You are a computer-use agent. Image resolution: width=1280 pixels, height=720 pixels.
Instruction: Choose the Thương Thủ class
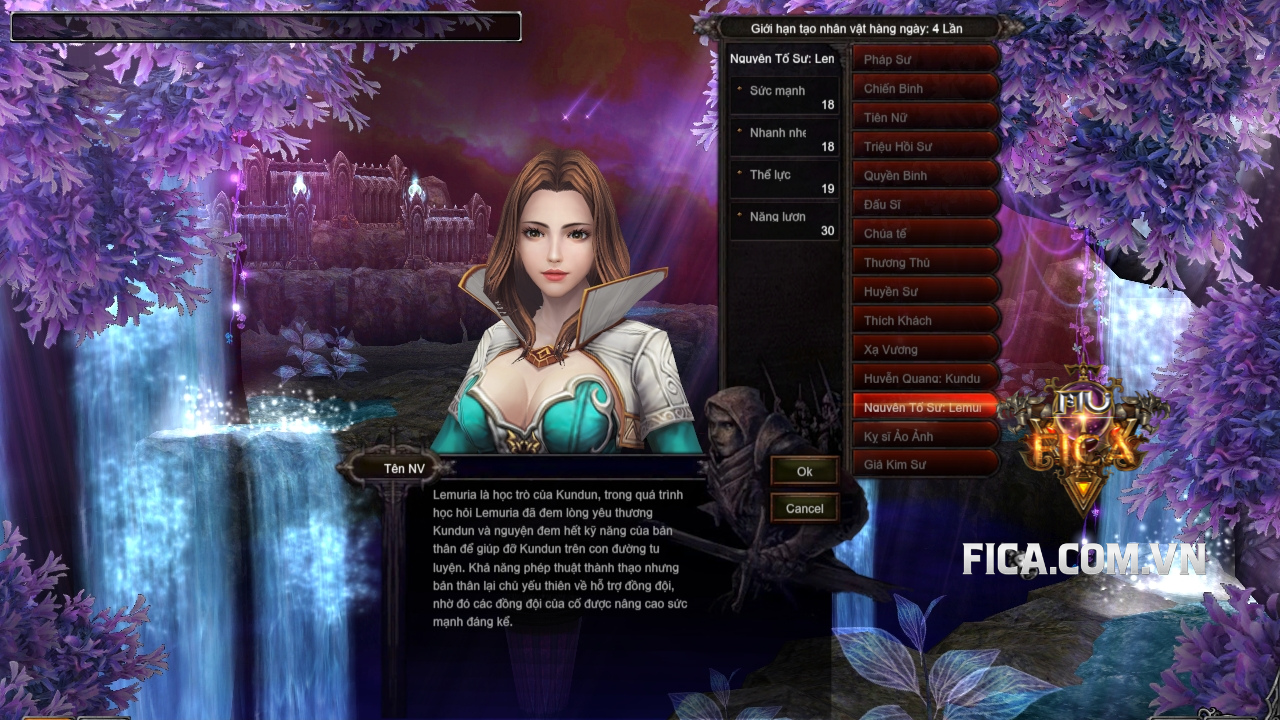925,263
